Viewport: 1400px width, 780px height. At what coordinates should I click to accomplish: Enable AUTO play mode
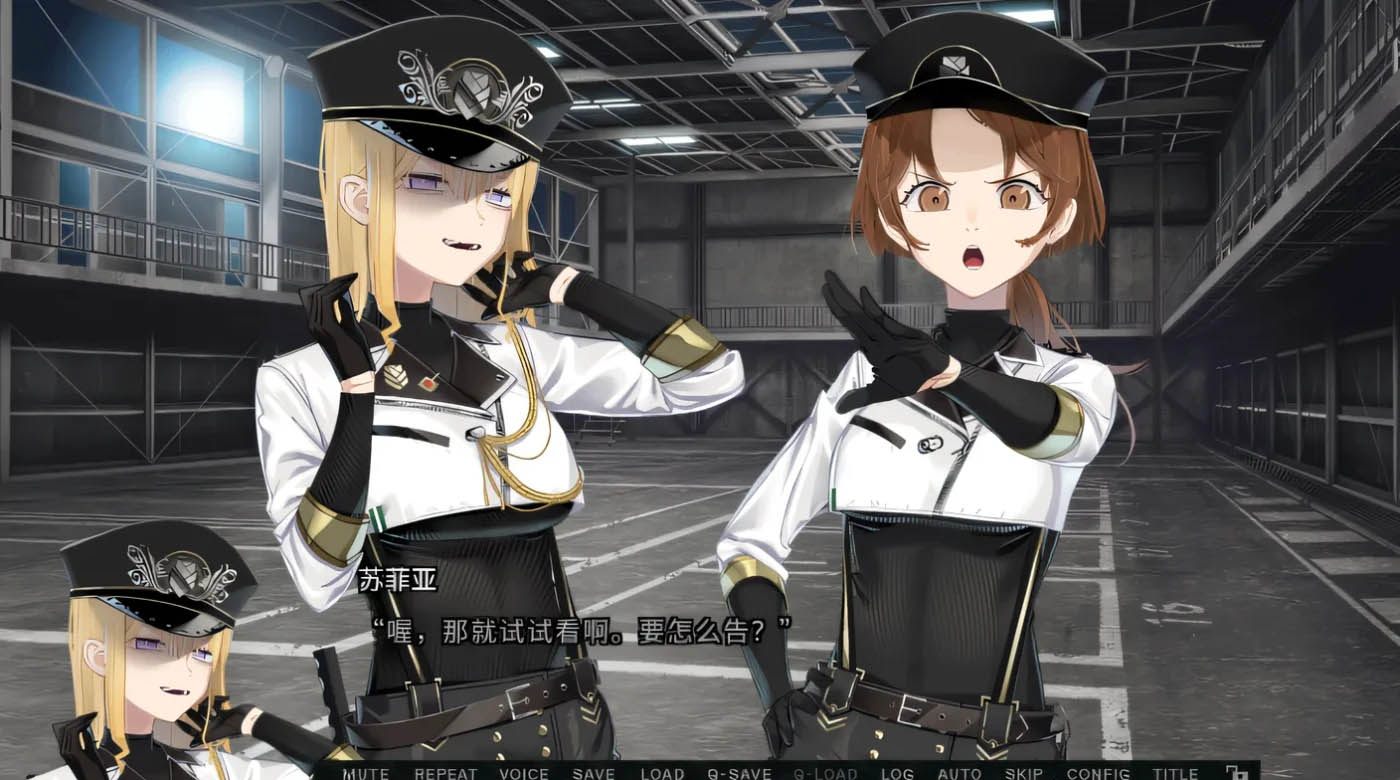coord(961,773)
